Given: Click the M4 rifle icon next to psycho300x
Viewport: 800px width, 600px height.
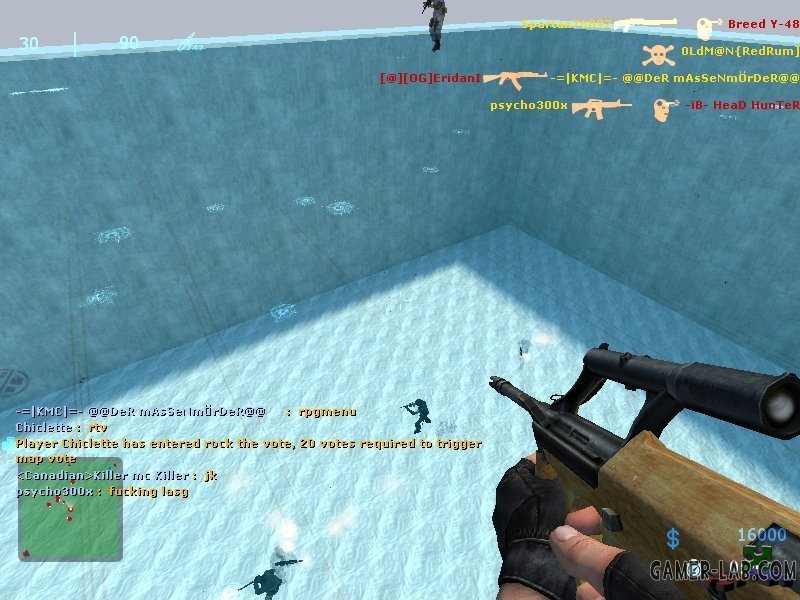Looking at the screenshot, I should [601, 105].
